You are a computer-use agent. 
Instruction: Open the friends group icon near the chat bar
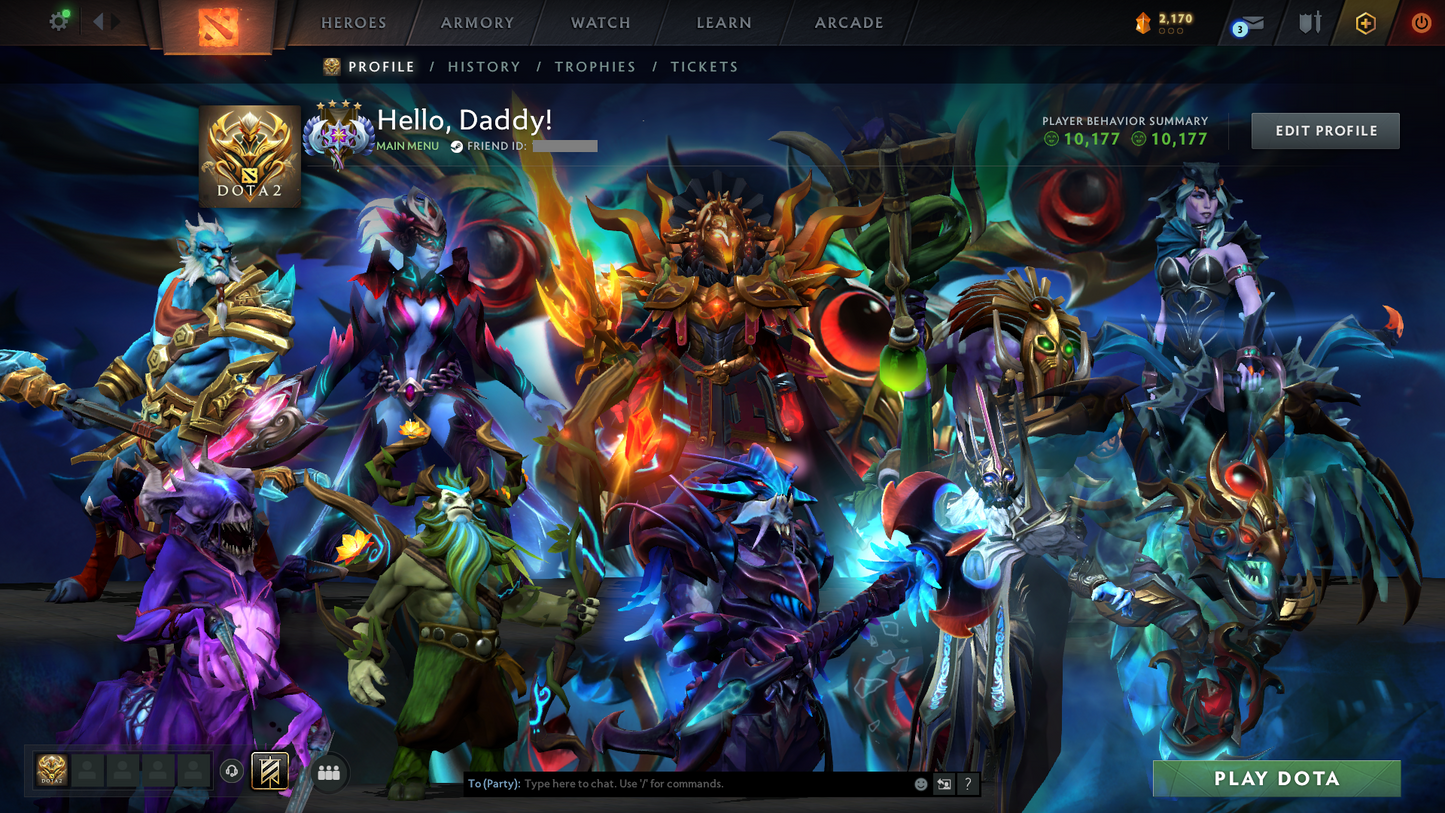(x=329, y=773)
